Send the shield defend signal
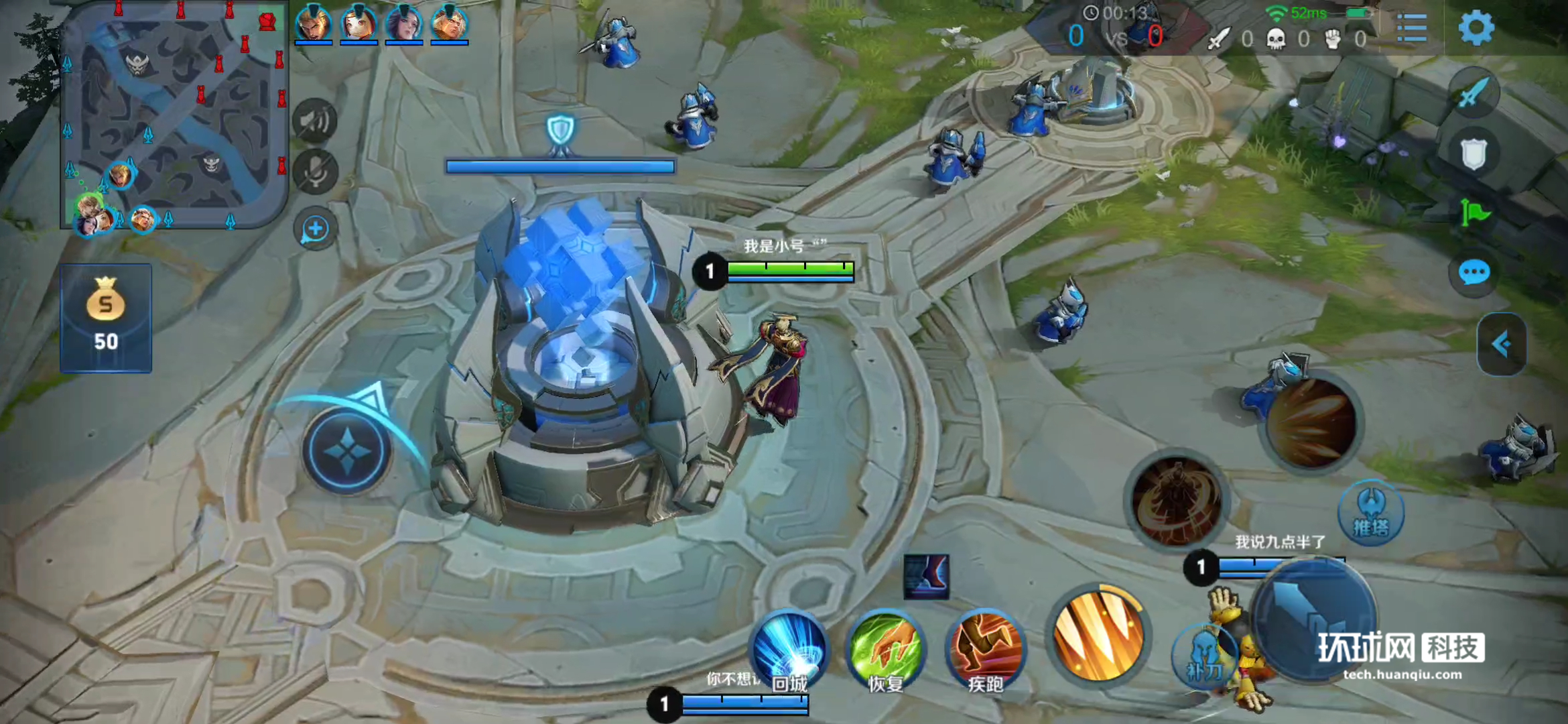Image resolution: width=1568 pixels, height=724 pixels. pyautogui.click(x=1474, y=154)
